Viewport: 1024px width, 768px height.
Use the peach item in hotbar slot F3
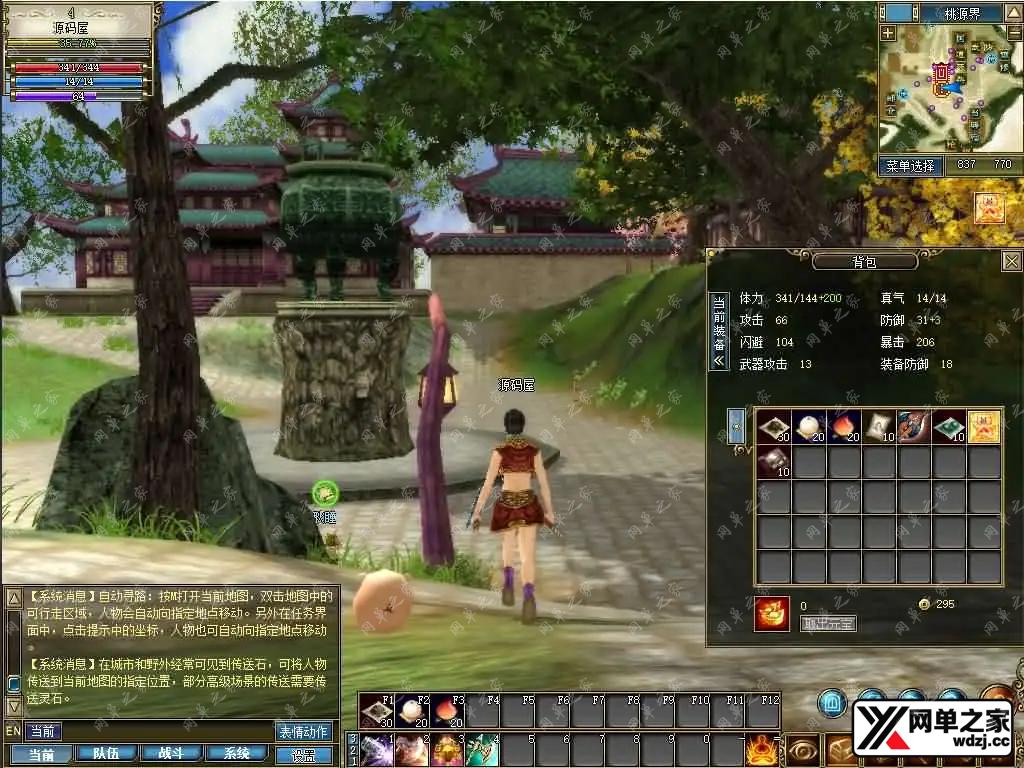[447, 711]
